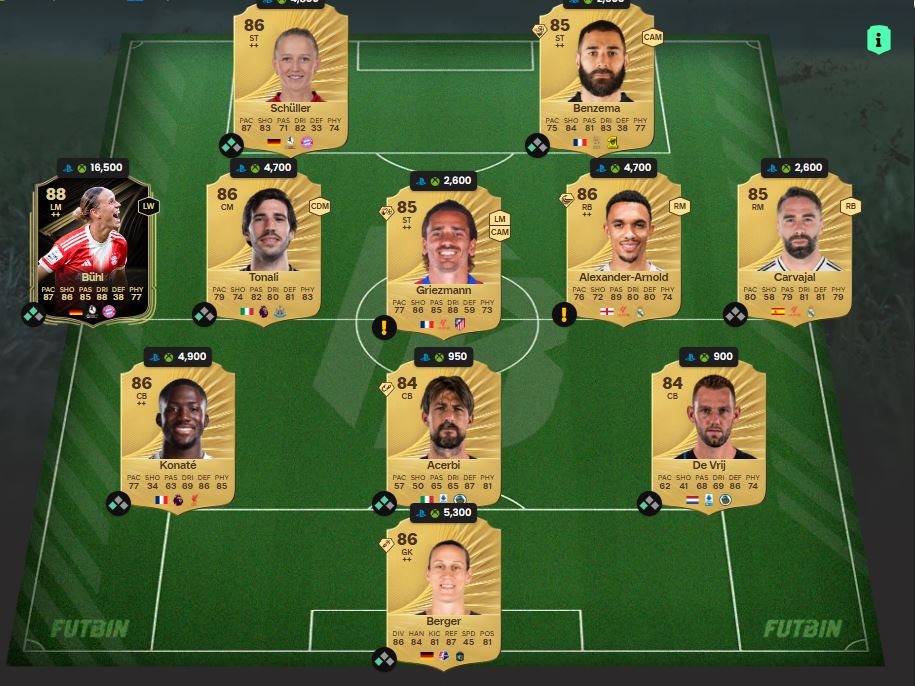Image resolution: width=915 pixels, height=686 pixels.
Task: Click the chemistry icon beside De Vrij's card
Action: 649,503
